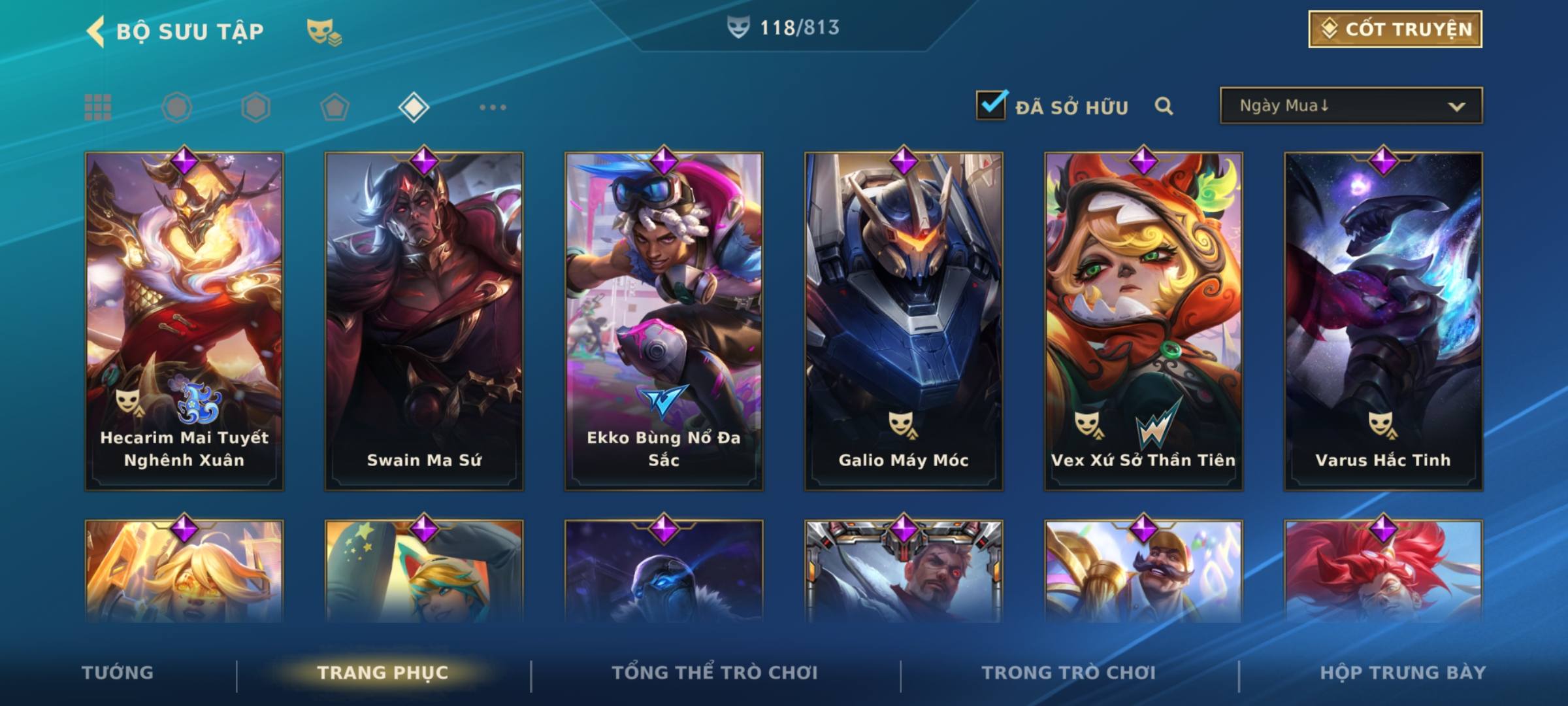Toggle the Đã Sở Hữu checkbox

pos(991,105)
